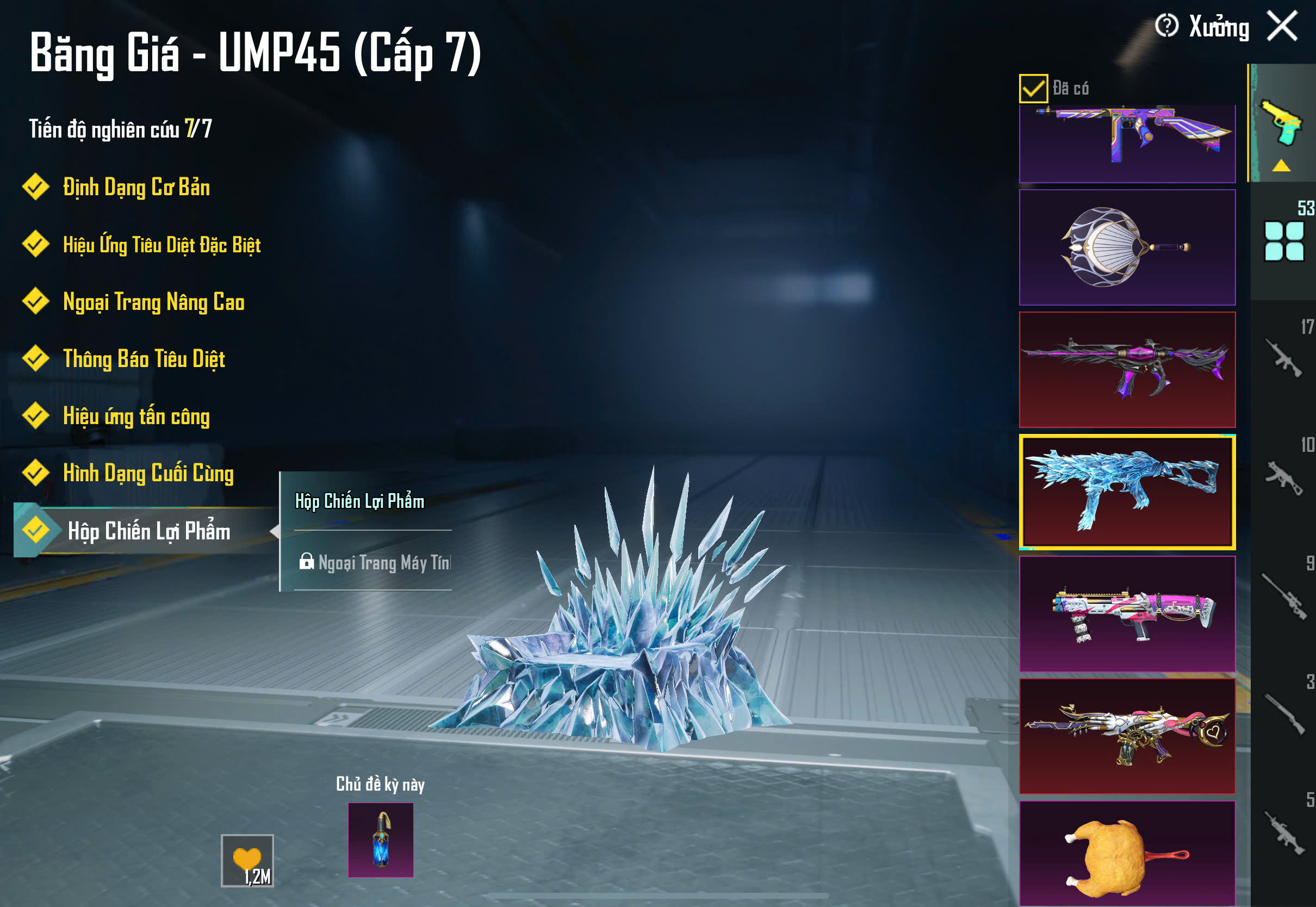Select the ice UMP45 skin thumbnail
The image size is (1316, 907).
click(x=1127, y=492)
